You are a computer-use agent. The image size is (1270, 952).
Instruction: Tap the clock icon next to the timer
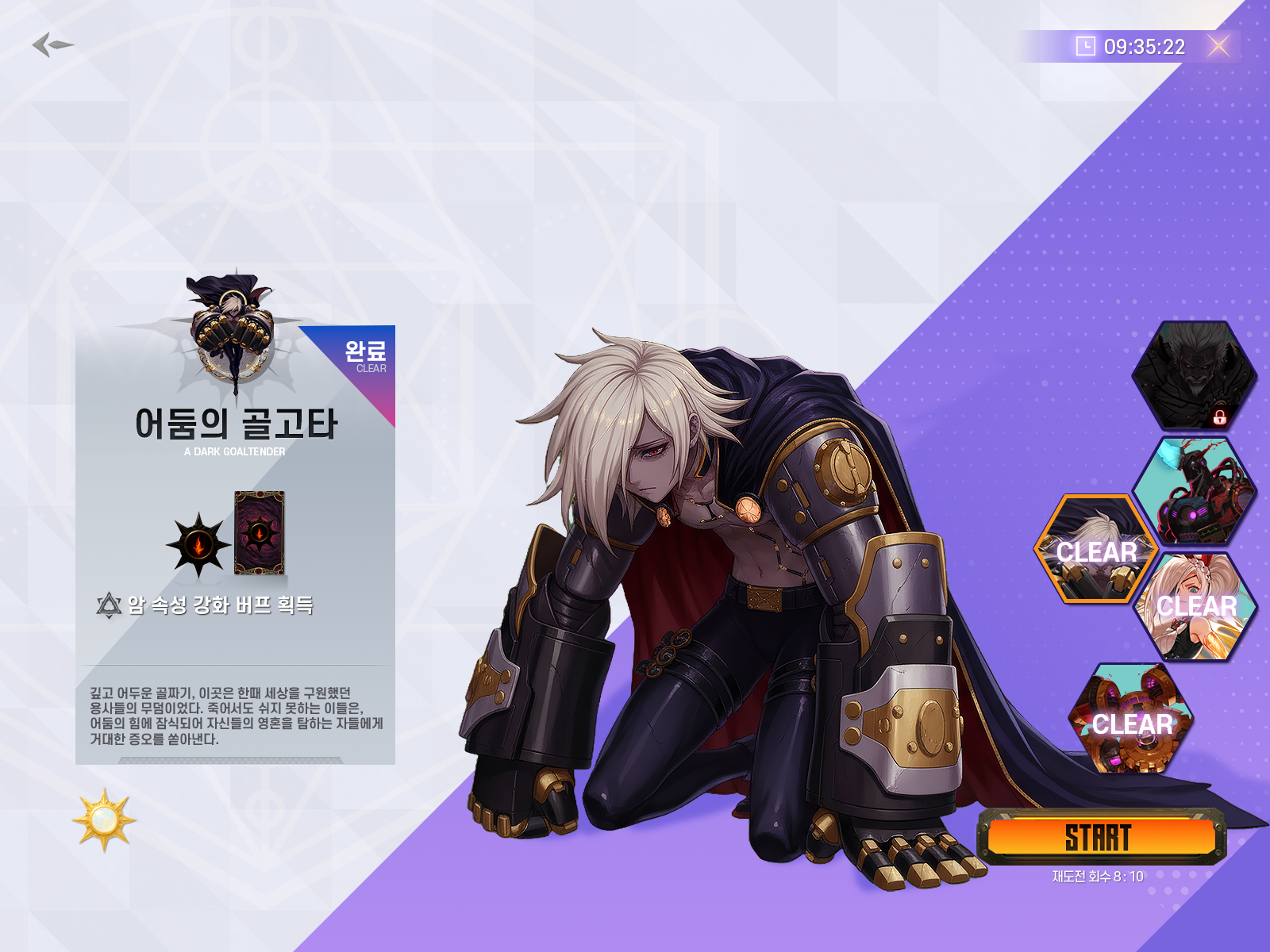[x=1084, y=46]
